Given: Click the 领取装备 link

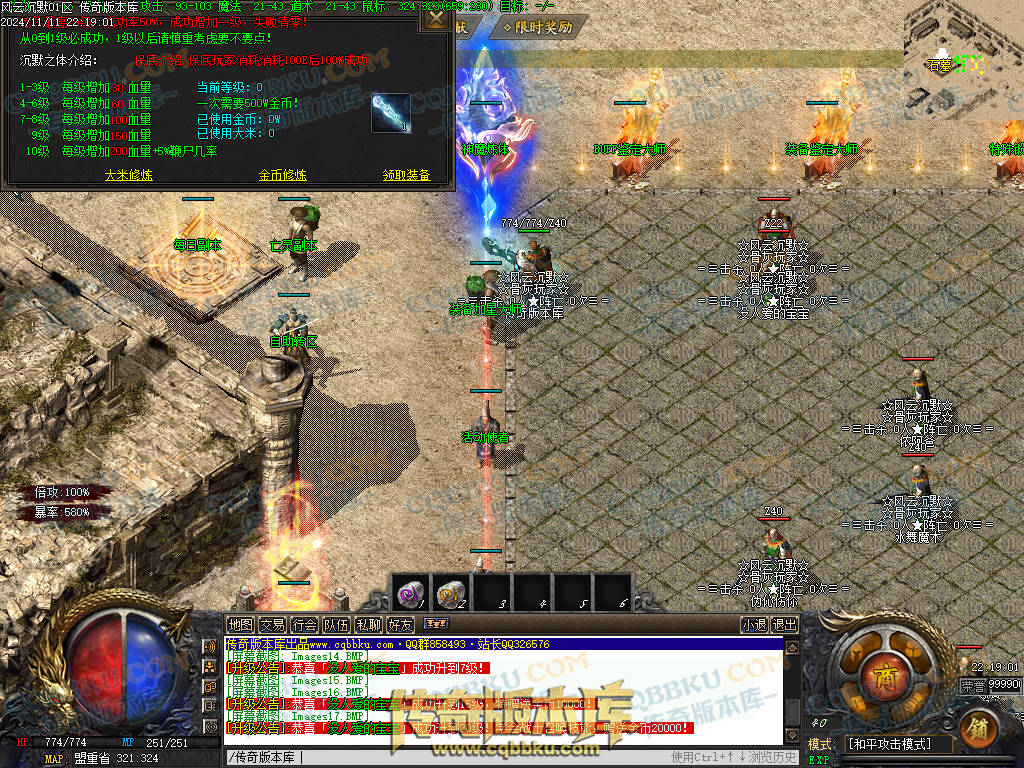Looking at the screenshot, I should pos(406,175).
